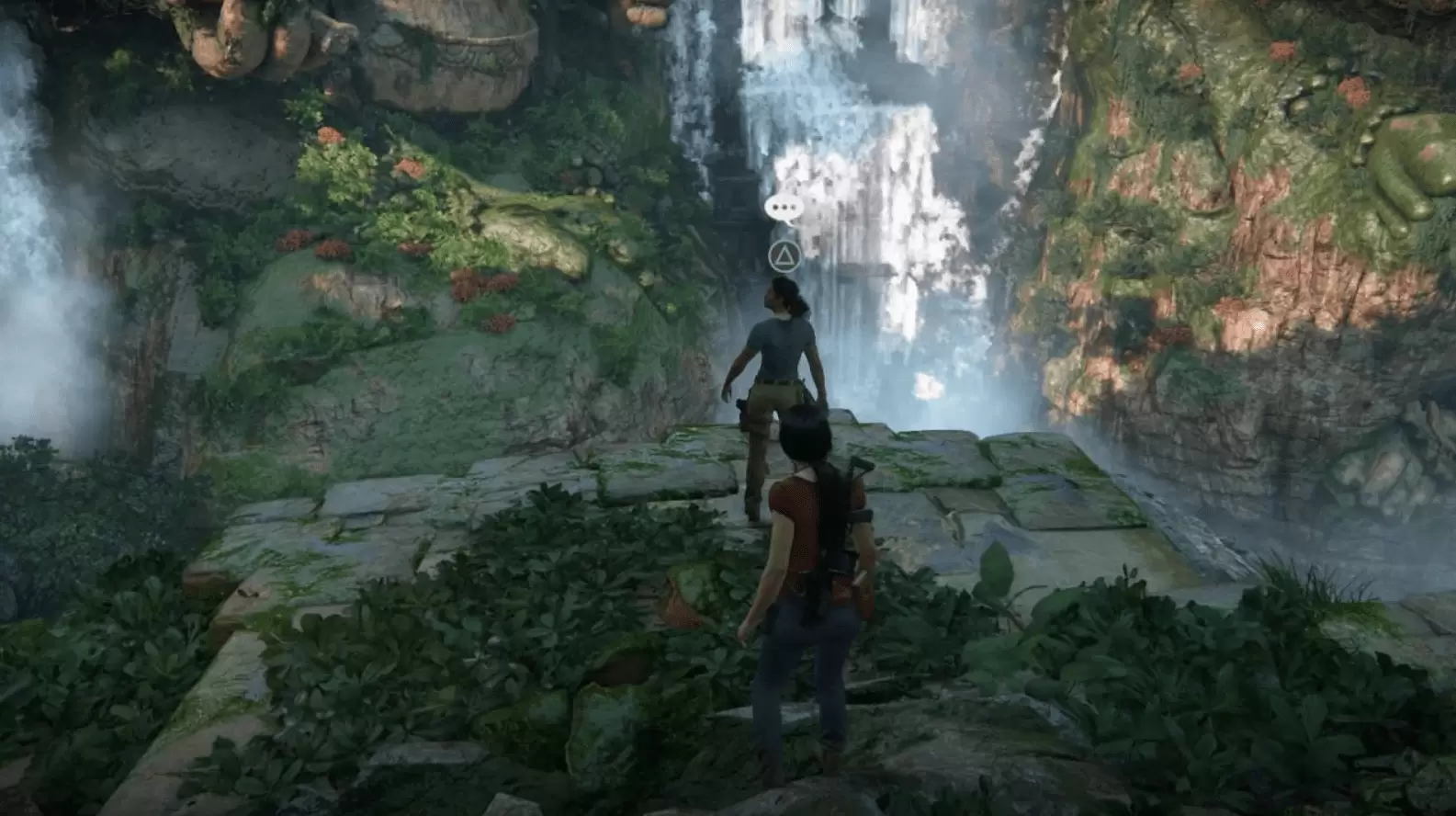The height and width of the screenshot is (816, 1456).
Task: Click the speech bubble conversation icon
Action: [x=784, y=209]
